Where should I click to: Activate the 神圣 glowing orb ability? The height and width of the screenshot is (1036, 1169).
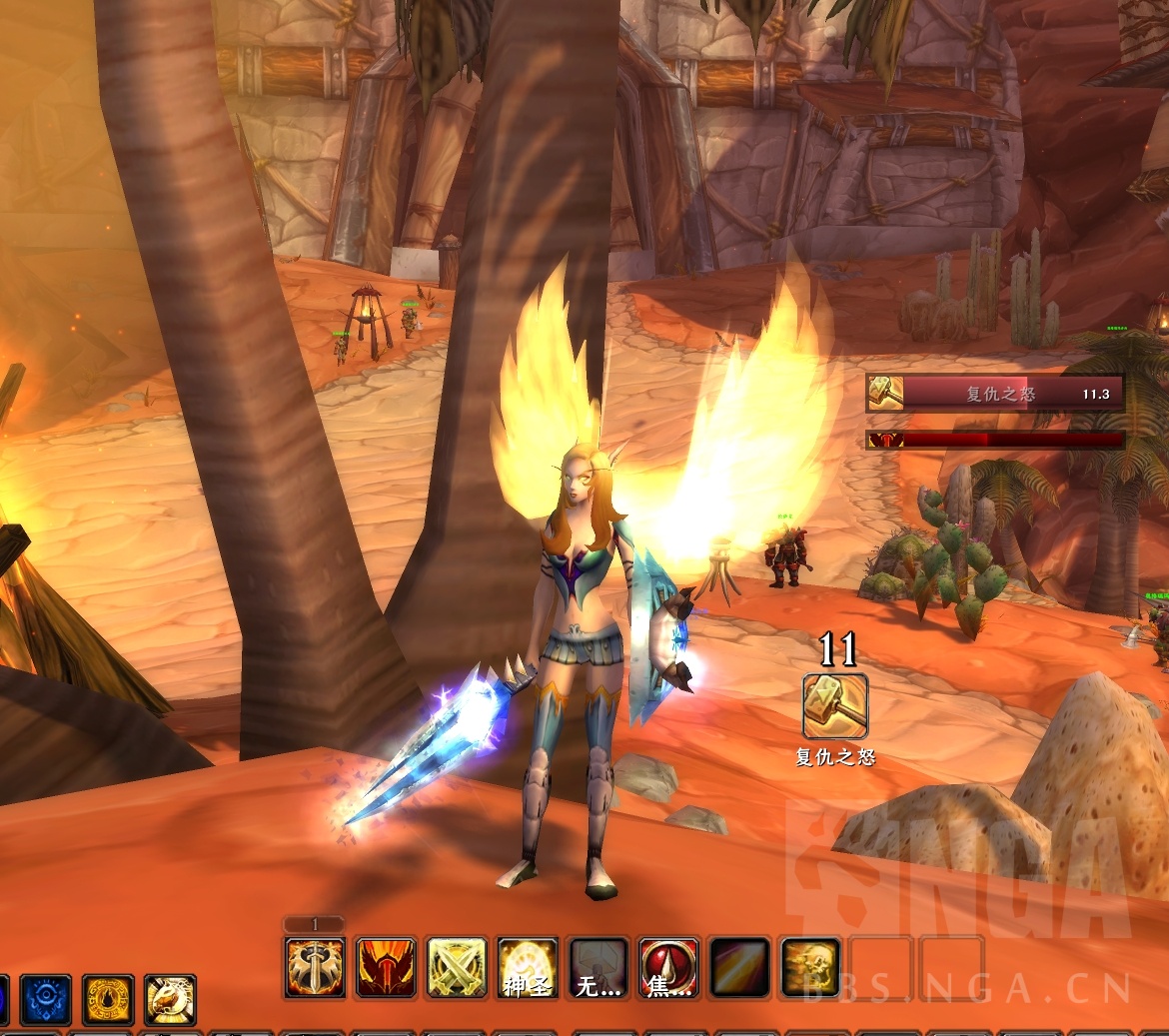[528, 967]
